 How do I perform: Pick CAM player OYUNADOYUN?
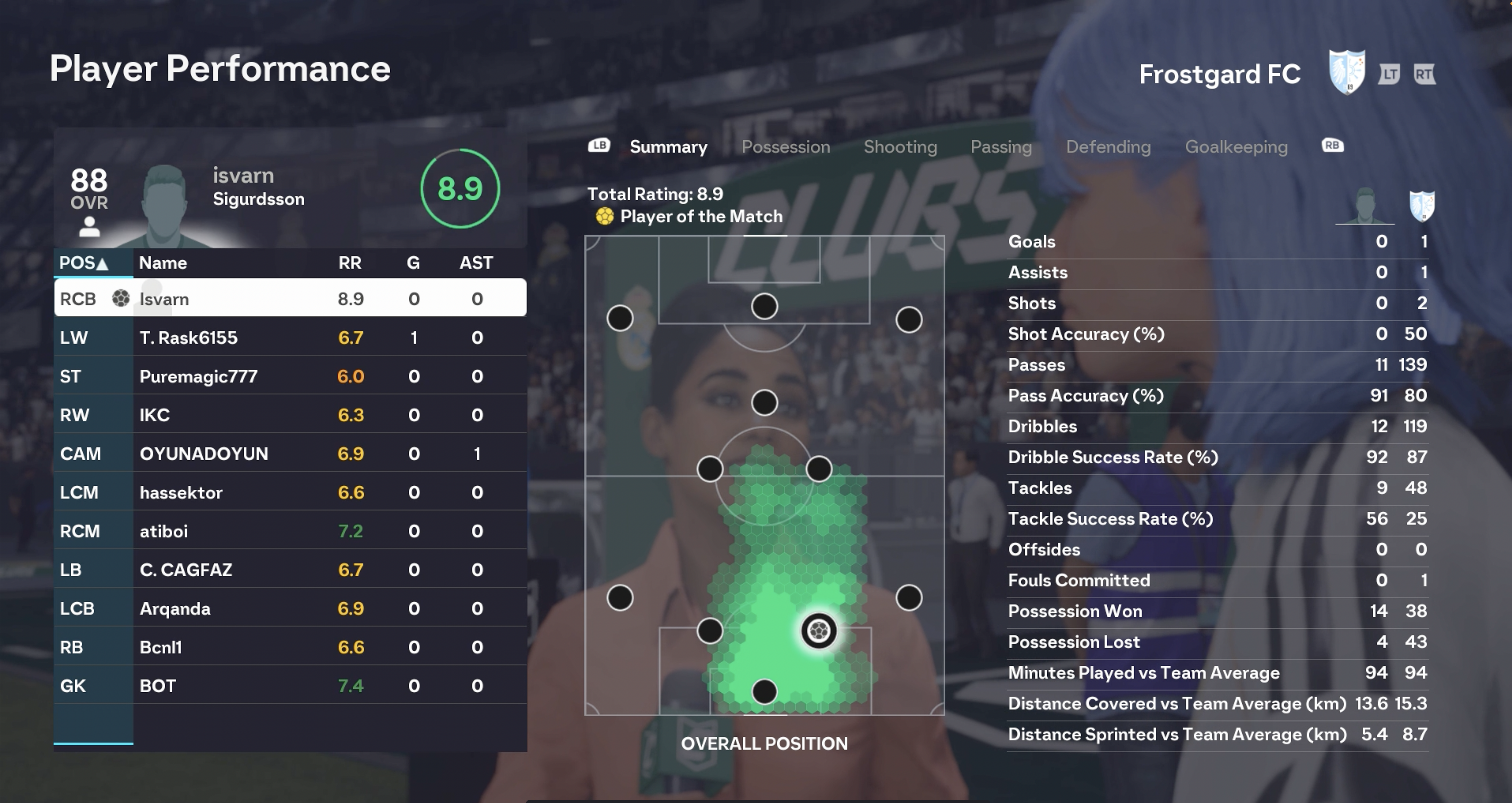coord(290,454)
